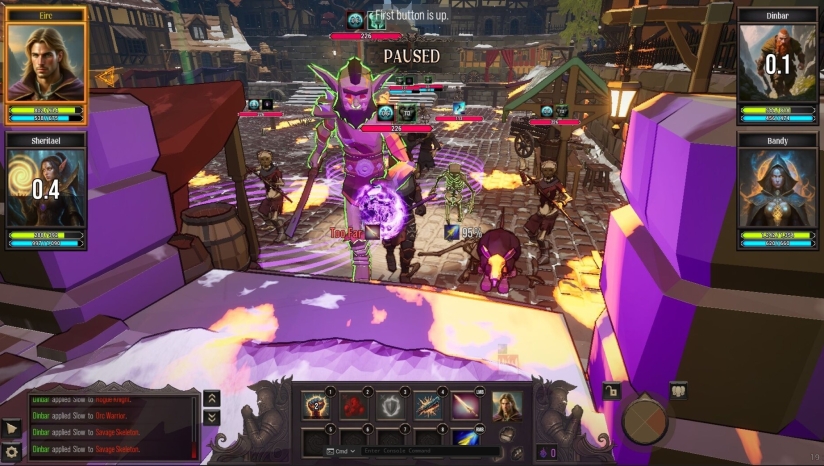Screen dimensions: 824x466
Task: Select Eirc's party portrait
Action: click(x=46, y=62)
